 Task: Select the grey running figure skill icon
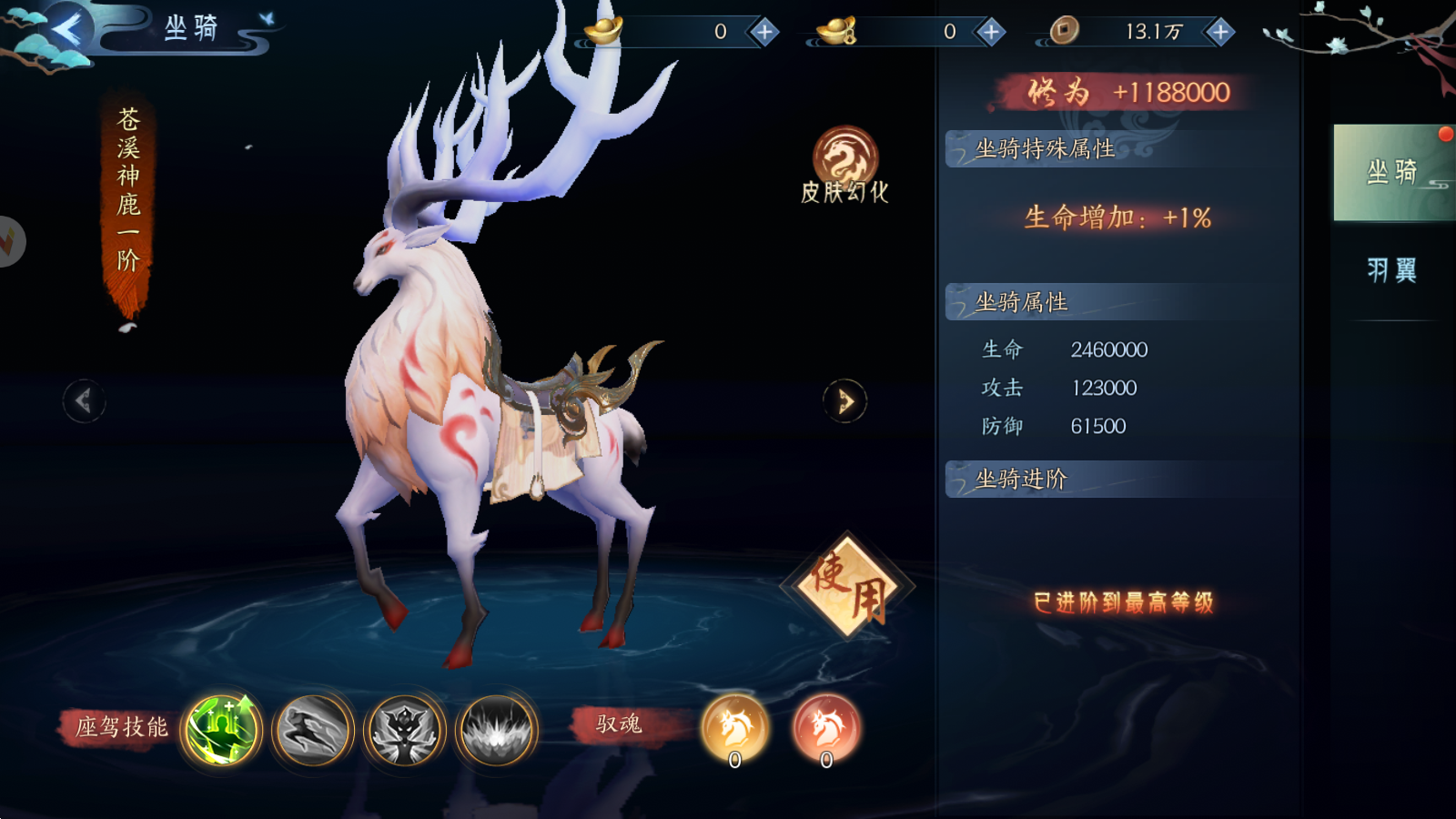(314, 729)
